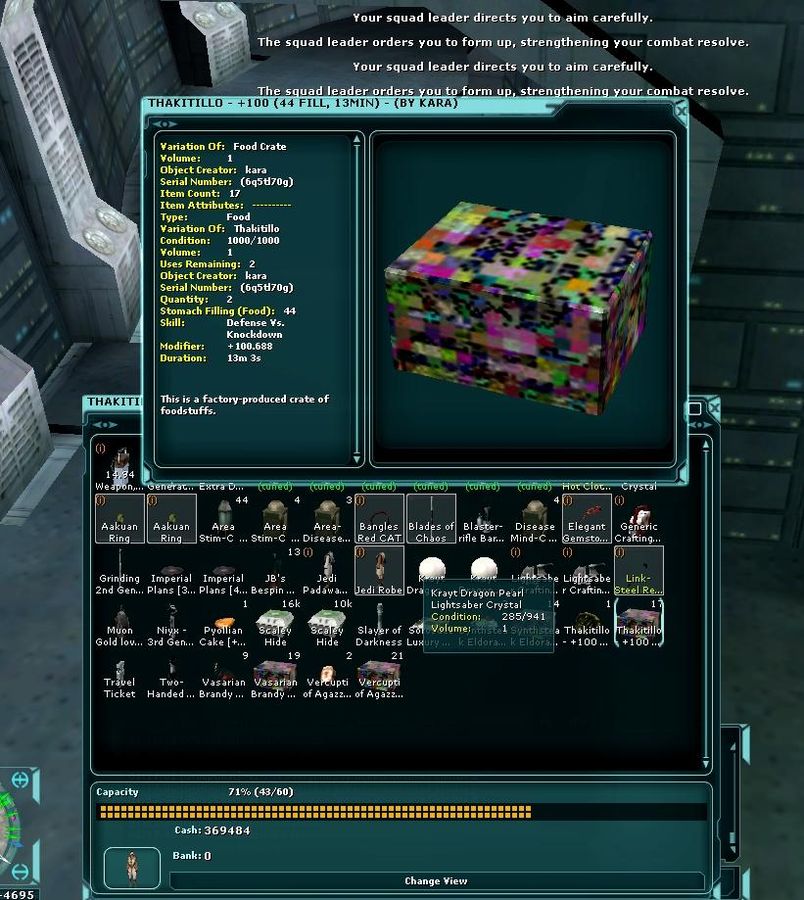Choose the Jedi Padawan item
The height and width of the screenshot is (900, 804).
point(327,571)
